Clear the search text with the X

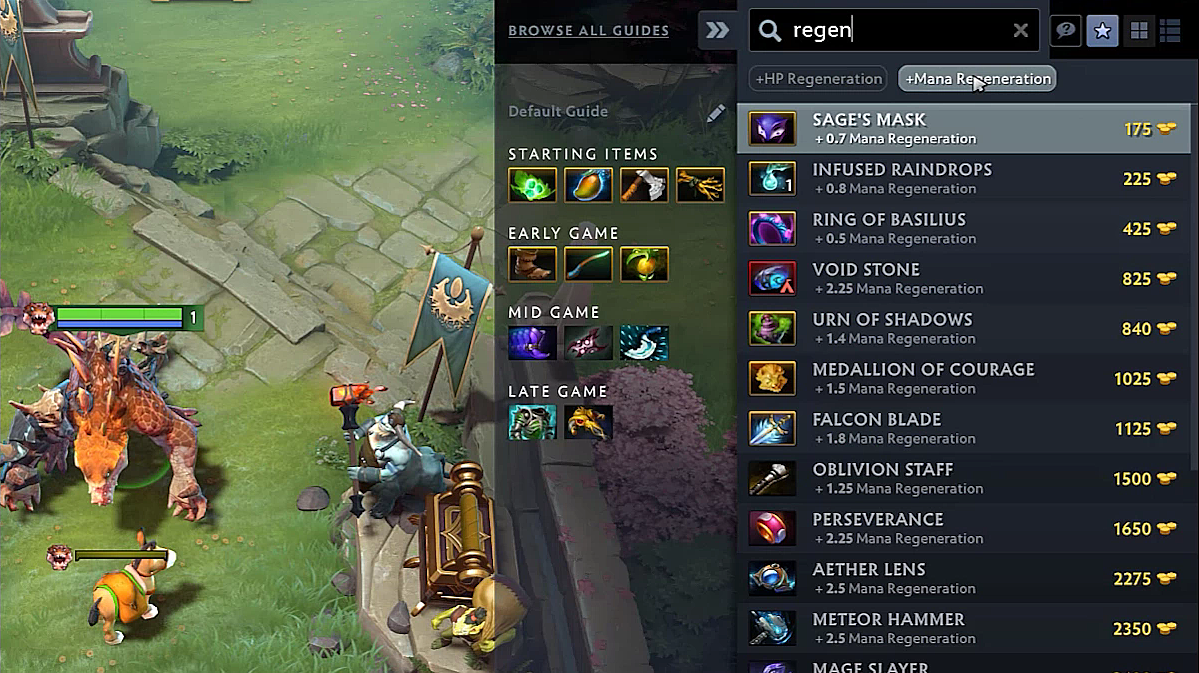click(1020, 31)
